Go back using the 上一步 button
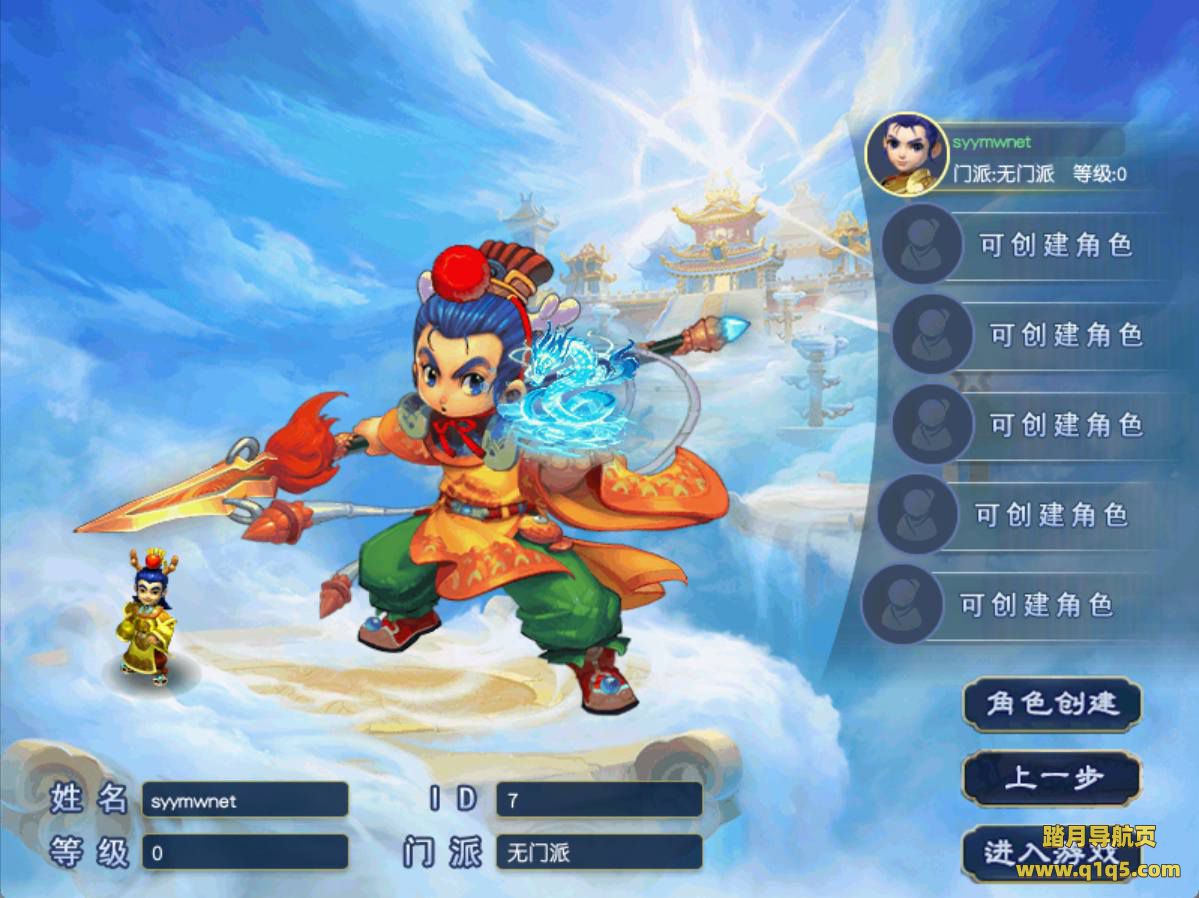 click(1051, 778)
